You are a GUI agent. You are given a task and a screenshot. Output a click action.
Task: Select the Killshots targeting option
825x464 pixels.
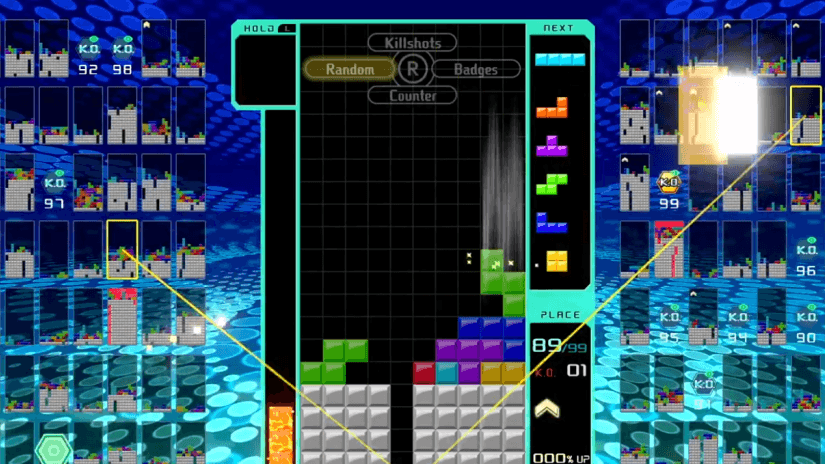pyautogui.click(x=412, y=43)
